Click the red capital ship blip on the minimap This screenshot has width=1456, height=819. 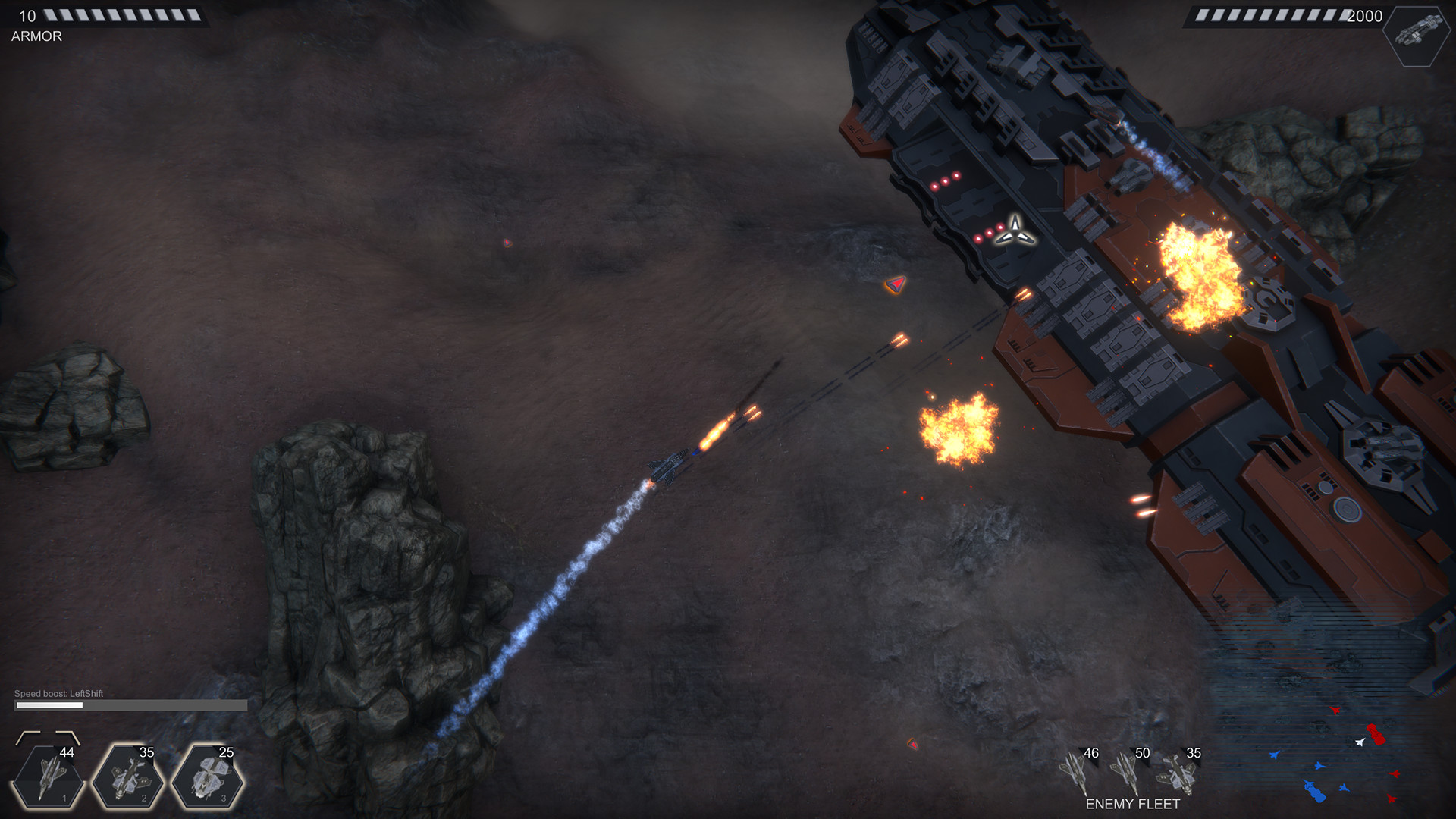click(1376, 734)
